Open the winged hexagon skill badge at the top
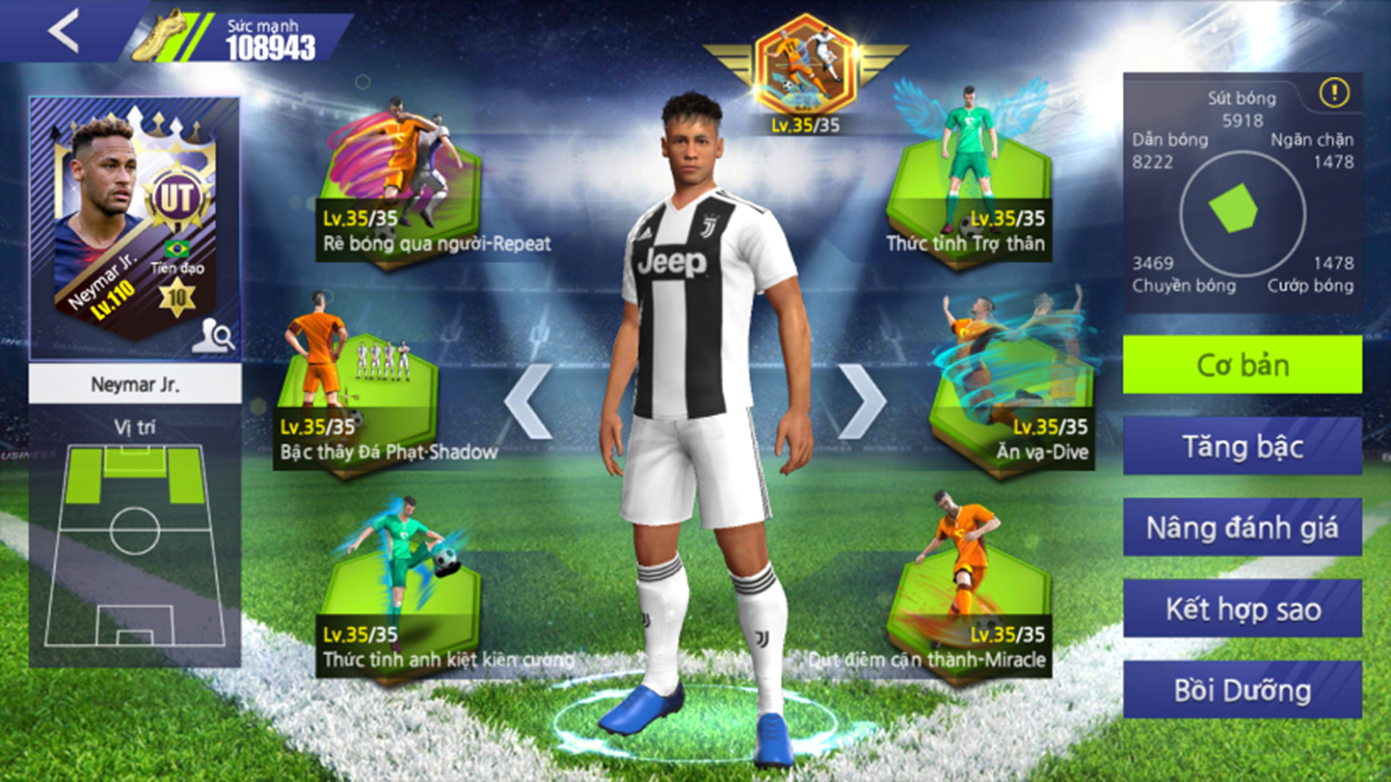This screenshot has height=782, width=1391. (x=805, y=70)
